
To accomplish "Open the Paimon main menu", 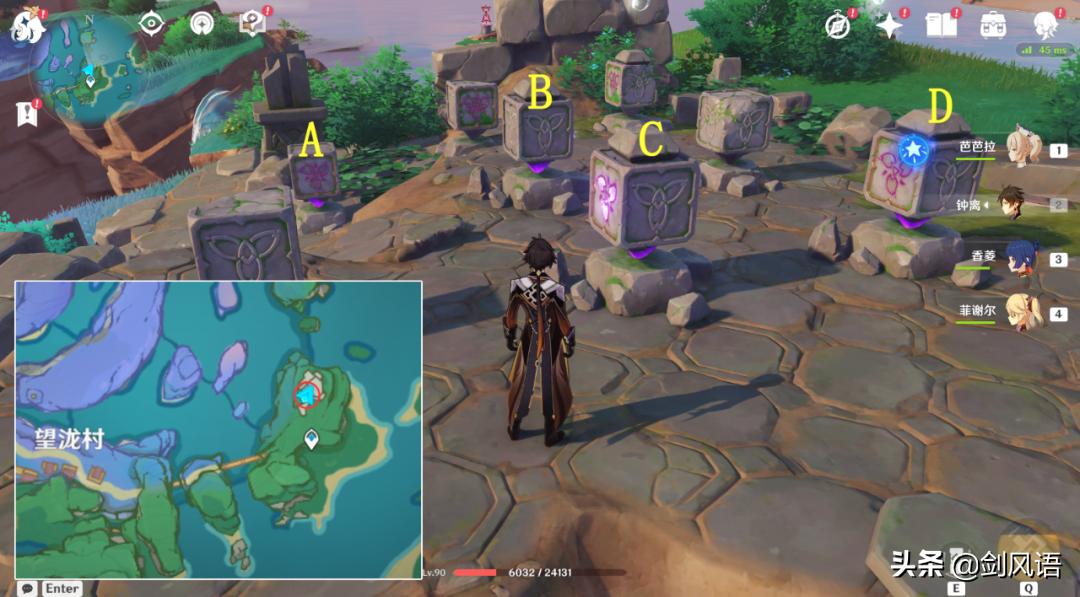I will click(27, 25).
